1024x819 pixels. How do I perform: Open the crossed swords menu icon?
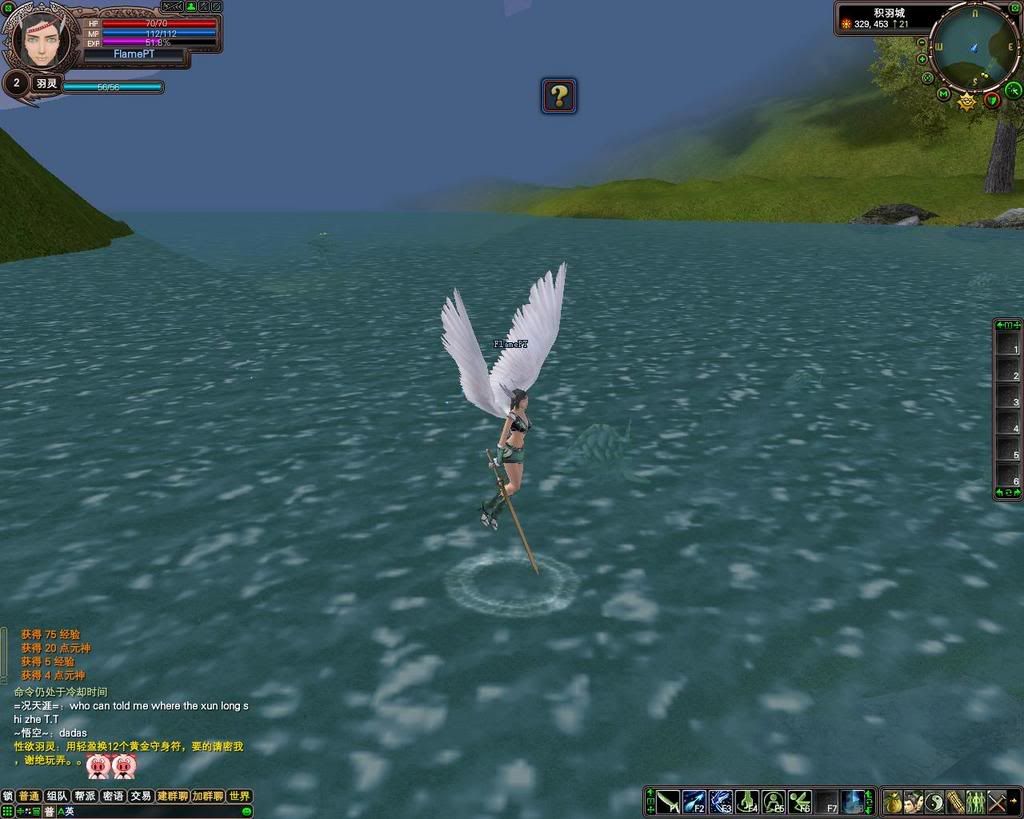tap(997, 802)
